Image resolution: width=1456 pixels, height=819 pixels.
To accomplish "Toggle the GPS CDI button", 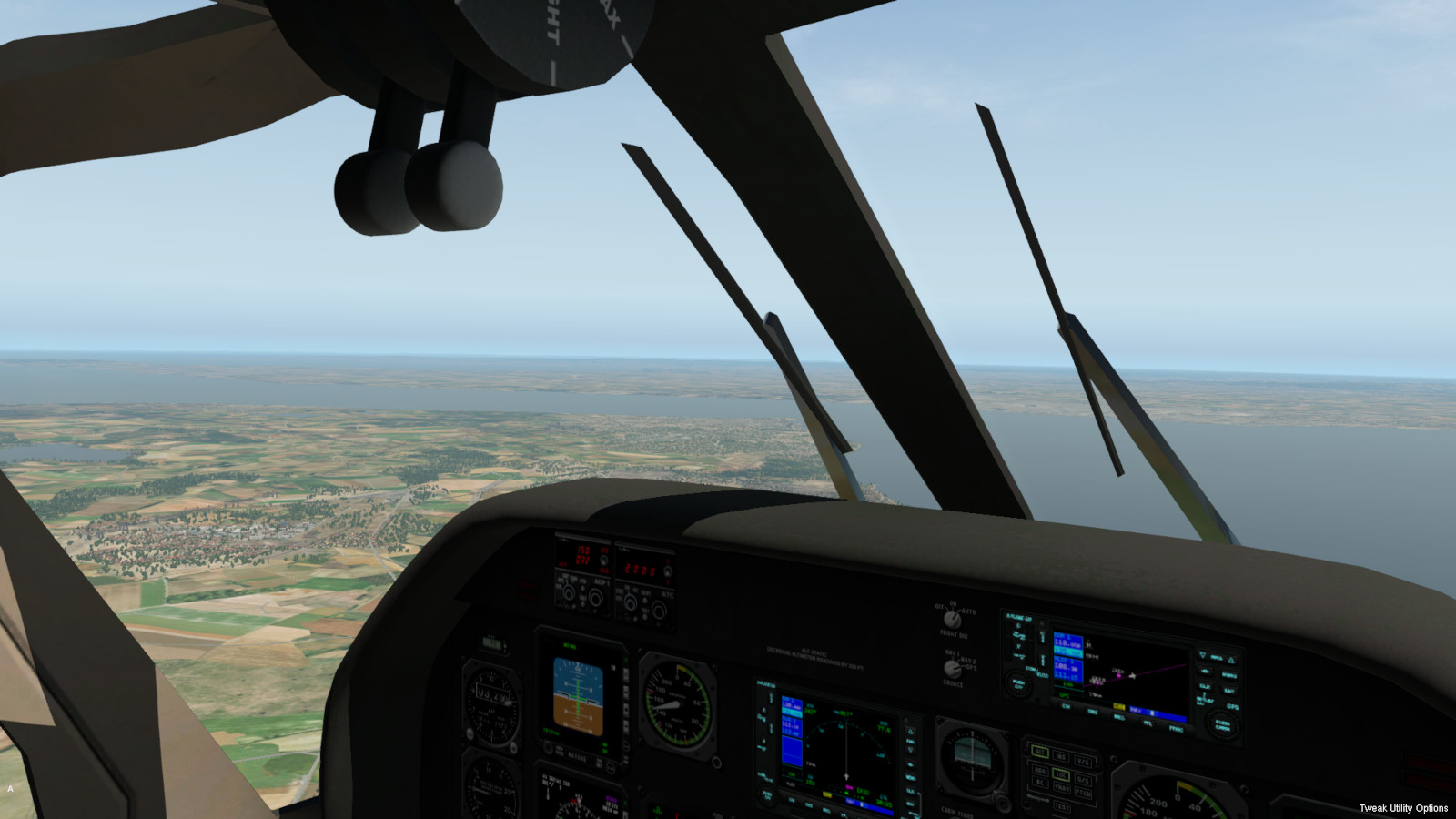I will (1066, 706).
